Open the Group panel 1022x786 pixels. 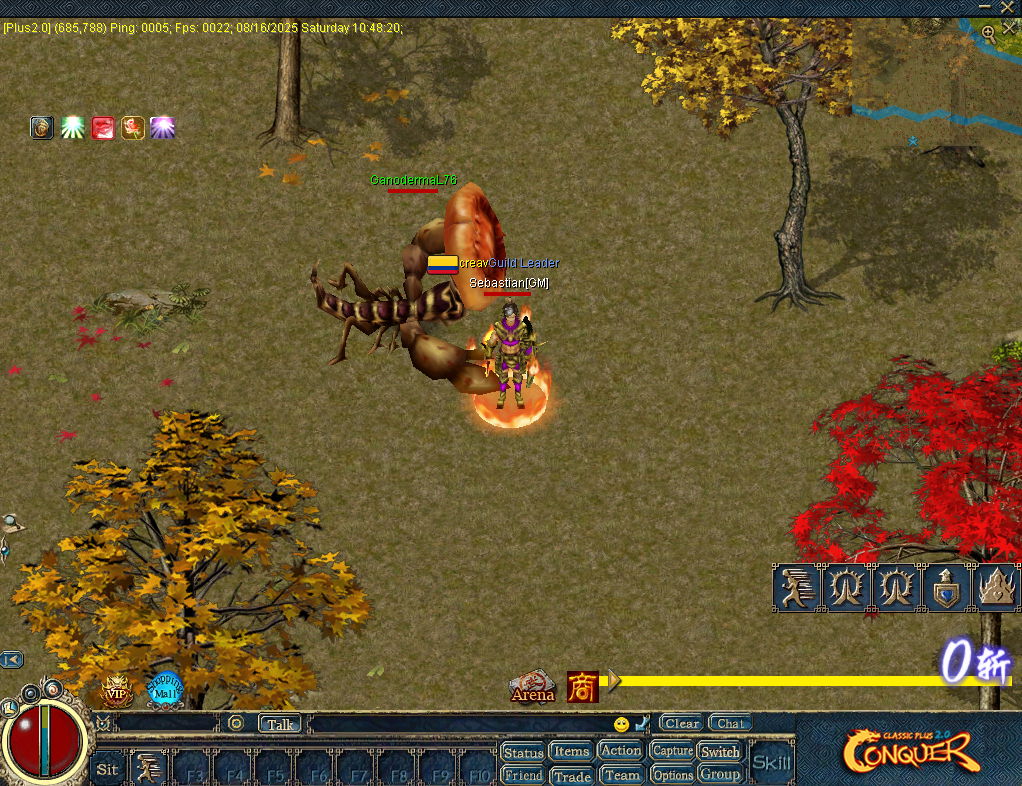[720, 774]
